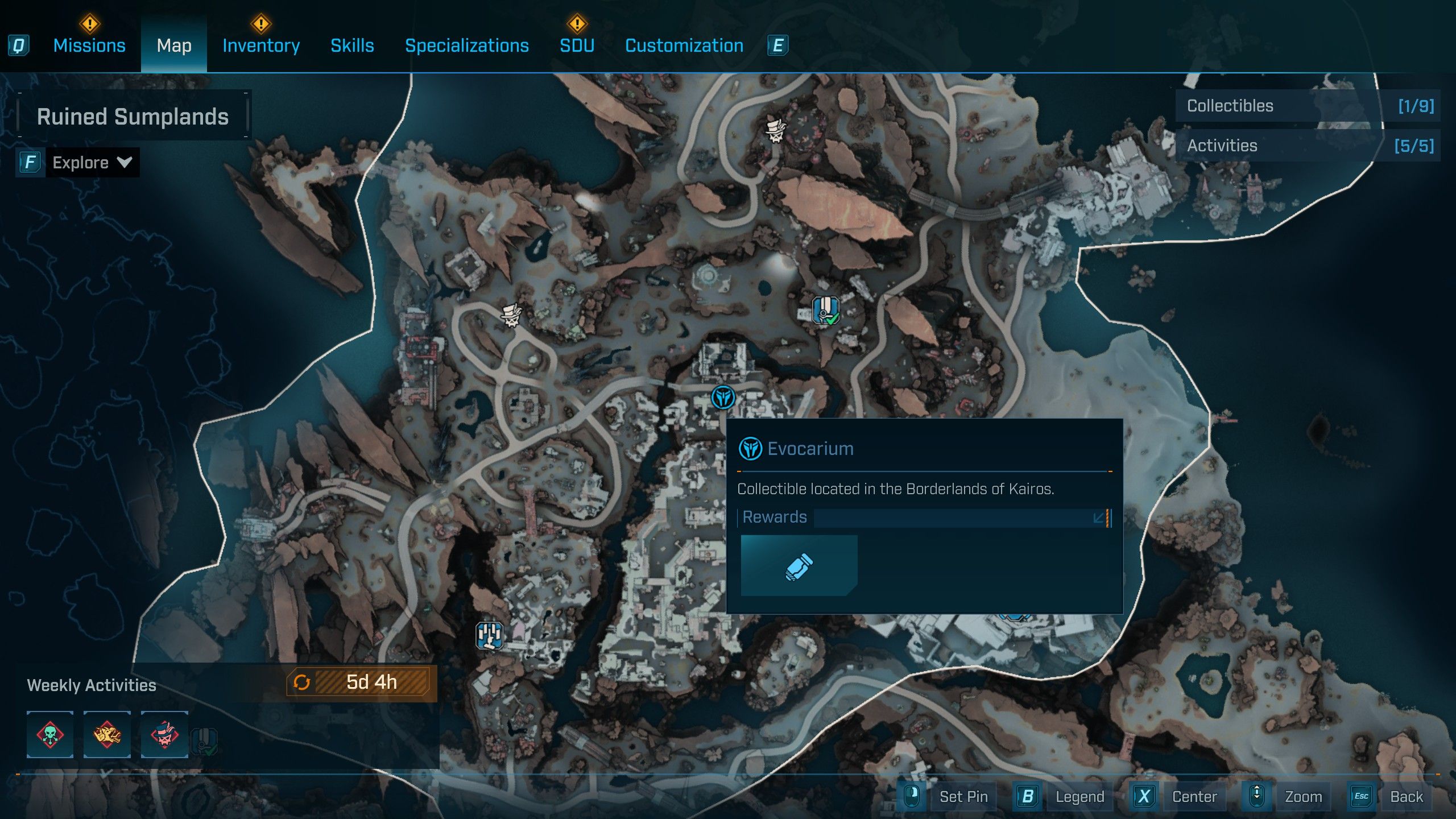Switch to the SDU tab
This screenshot has height=819, width=1456.
click(x=577, y=45)
